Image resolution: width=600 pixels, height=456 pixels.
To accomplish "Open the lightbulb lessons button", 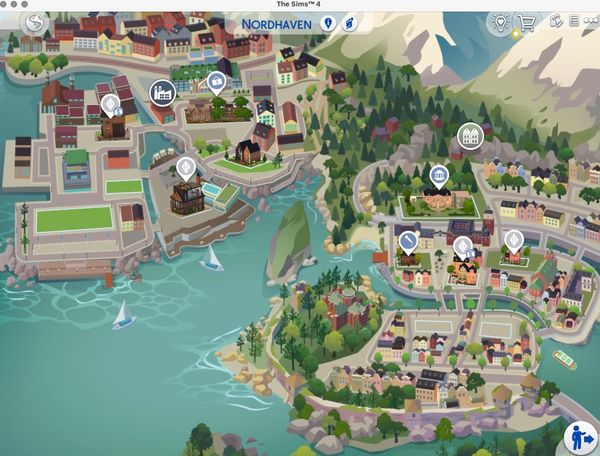I will pos(498,21).
